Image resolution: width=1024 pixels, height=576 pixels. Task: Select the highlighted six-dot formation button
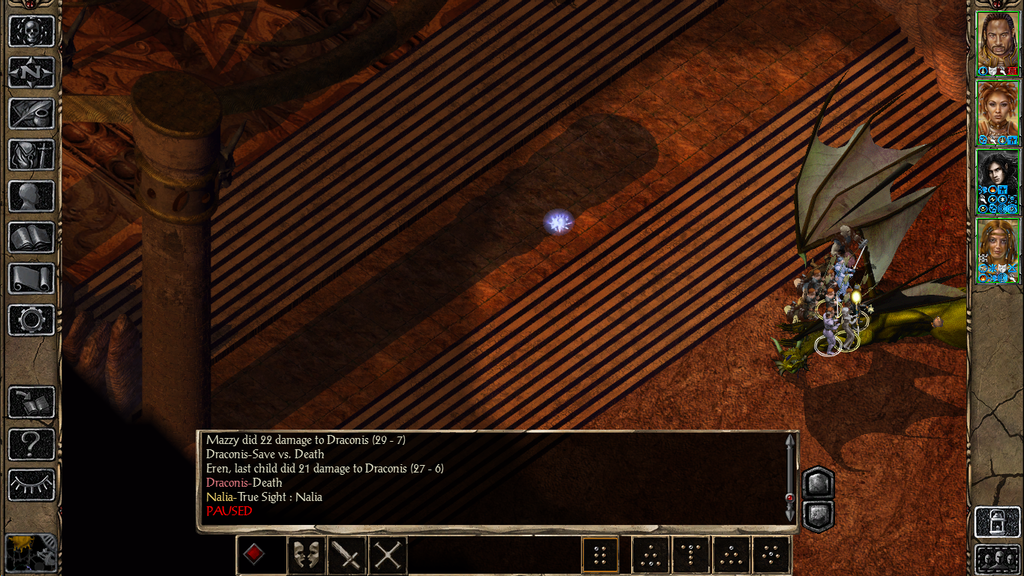(x=600, y=555)
